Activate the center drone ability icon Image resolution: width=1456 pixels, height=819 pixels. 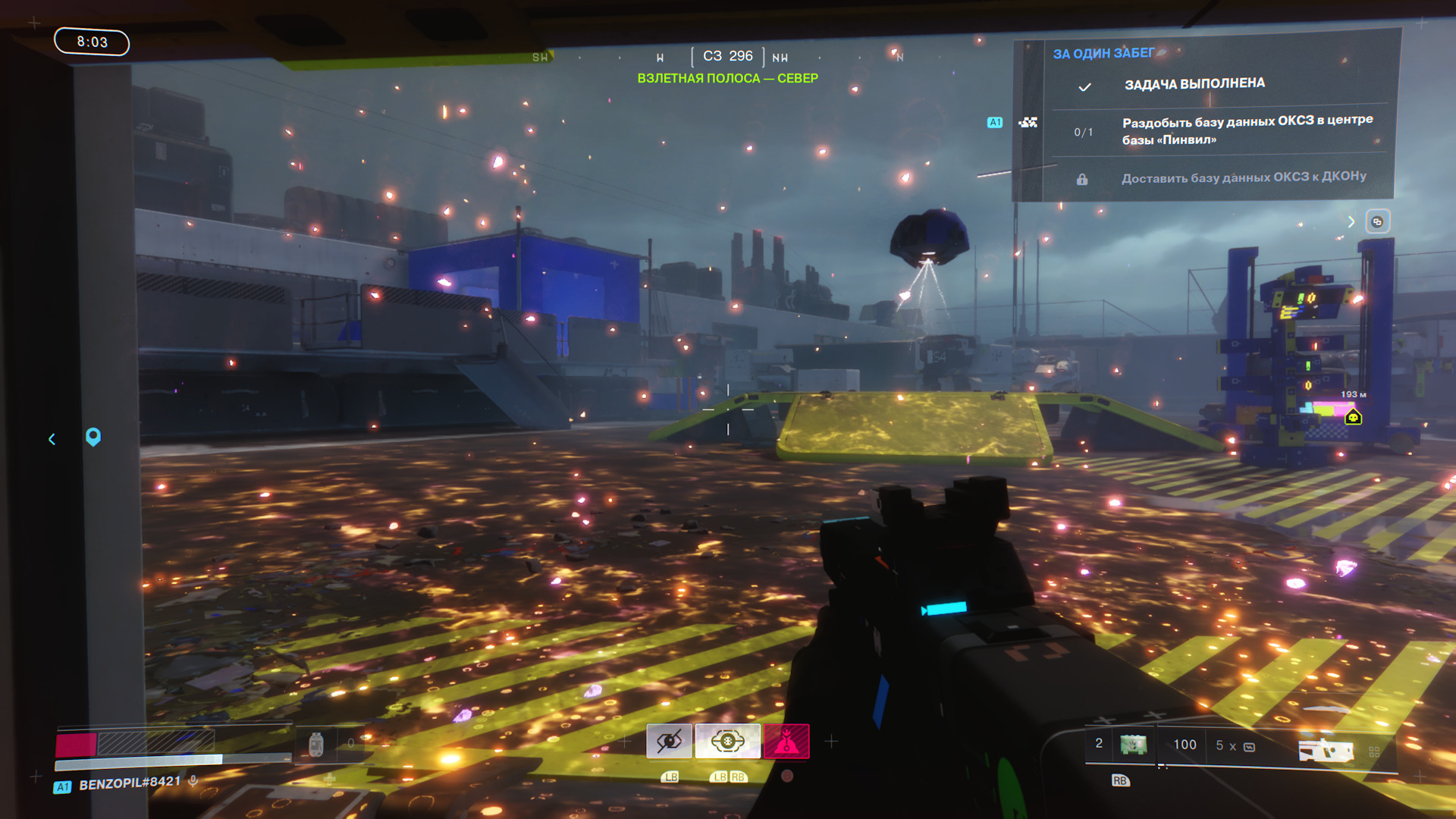pos(727,741)
